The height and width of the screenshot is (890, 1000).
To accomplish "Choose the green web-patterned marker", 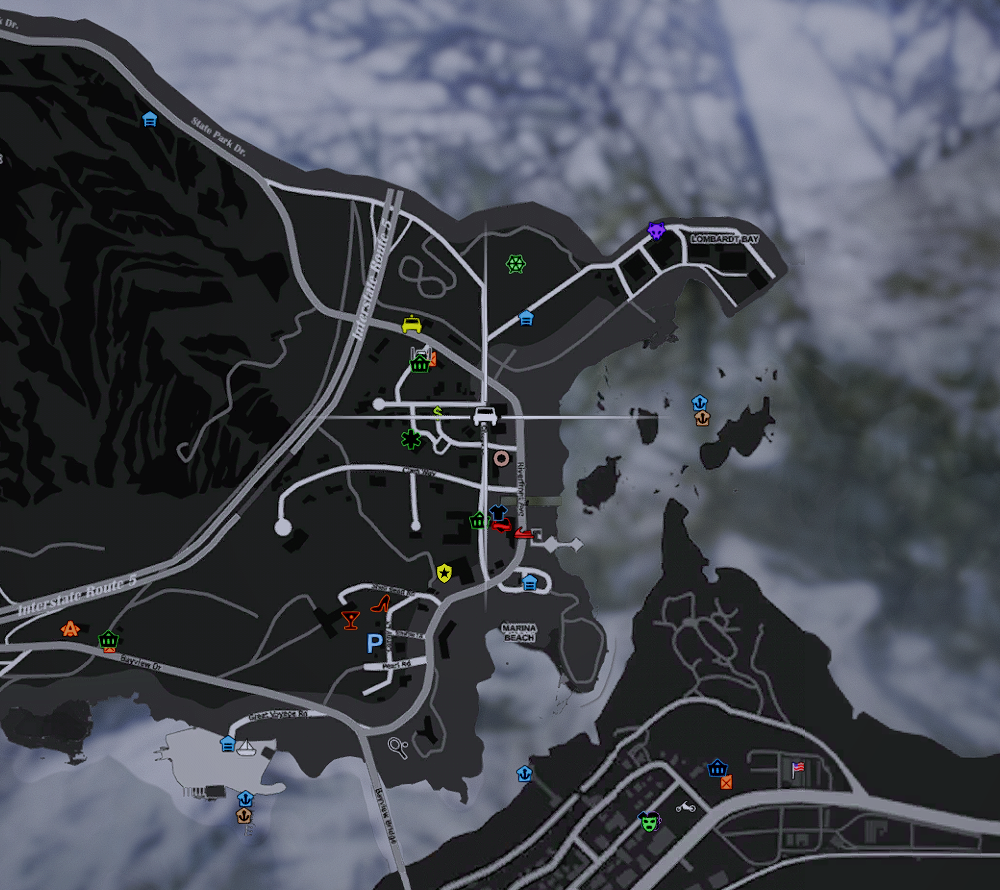I will [515, 264].
